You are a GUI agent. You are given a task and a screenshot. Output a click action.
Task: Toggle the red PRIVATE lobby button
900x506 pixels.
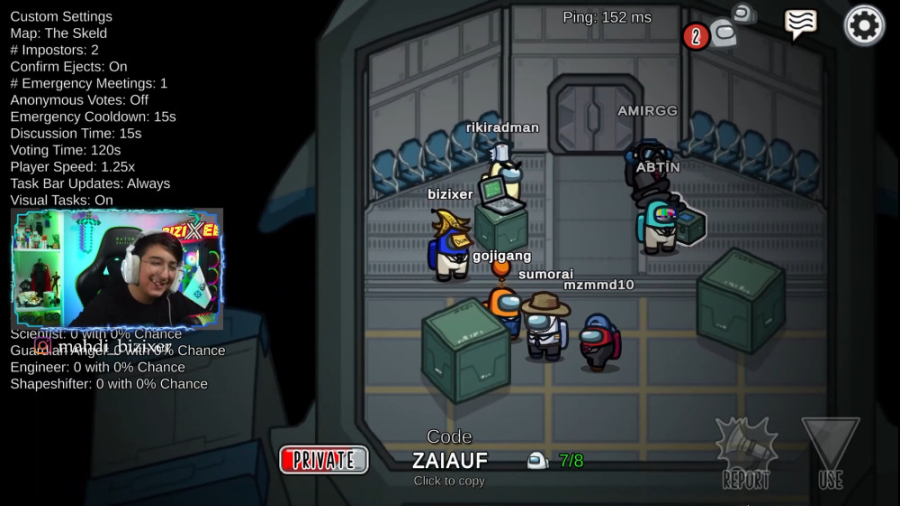click(x=324, y=460)
